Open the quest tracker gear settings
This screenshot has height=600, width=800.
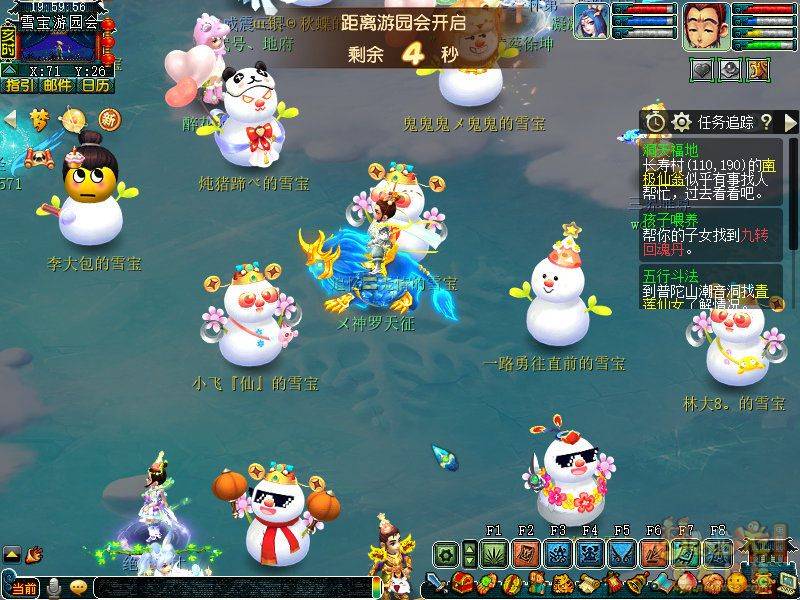tap(682, 122)
